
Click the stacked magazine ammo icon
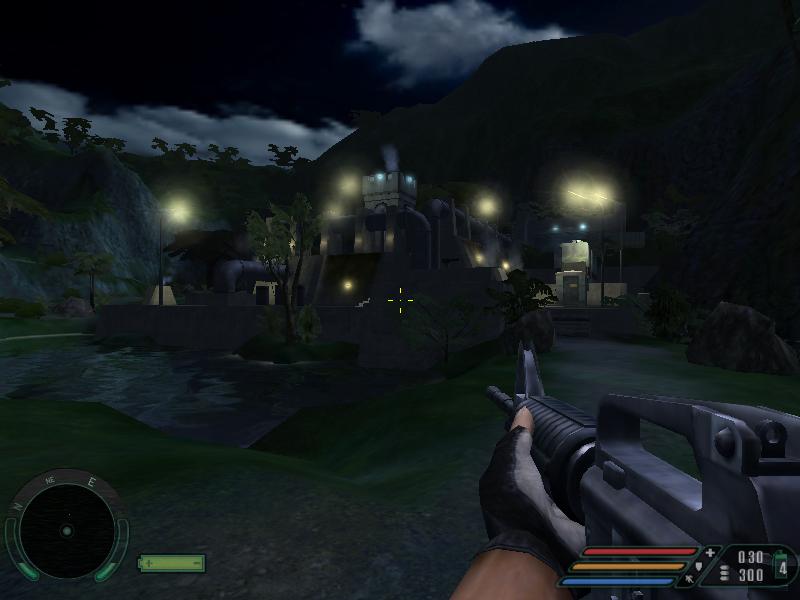tap(725, 574)
